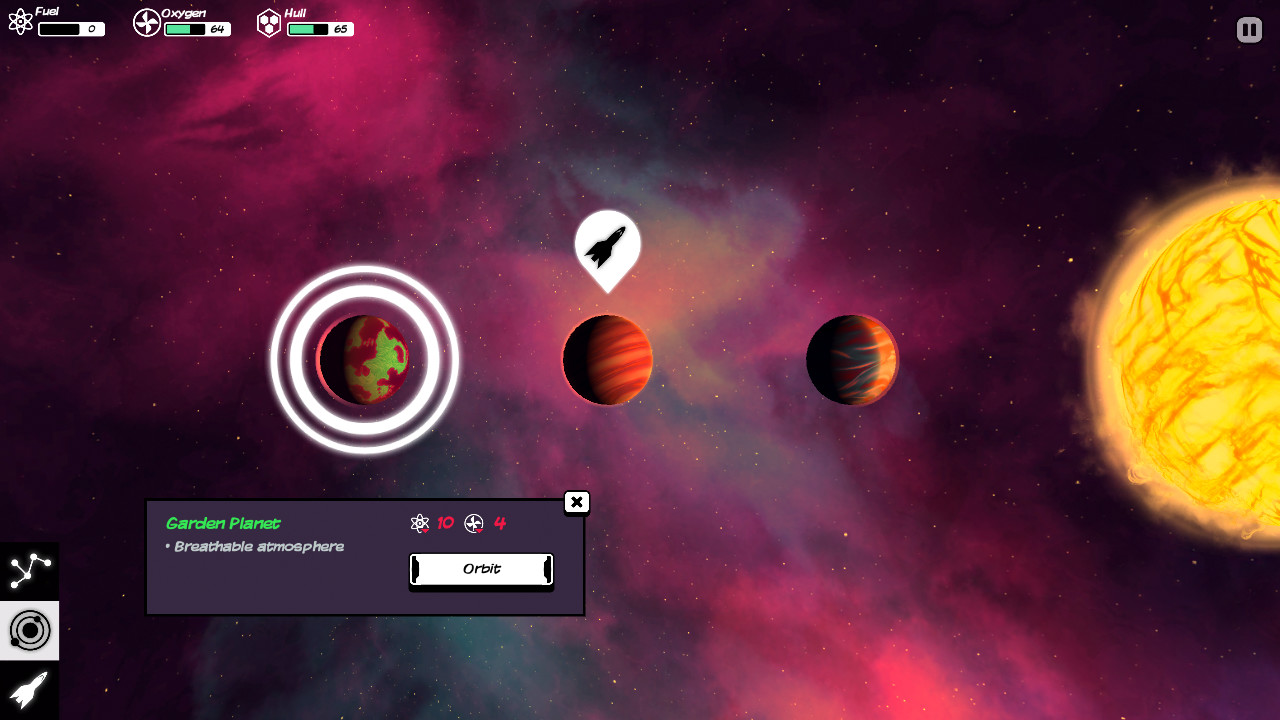Select the striped planet near the sun
The width and height of the screenshot is (1280, 720).
(x=852, y=360)
